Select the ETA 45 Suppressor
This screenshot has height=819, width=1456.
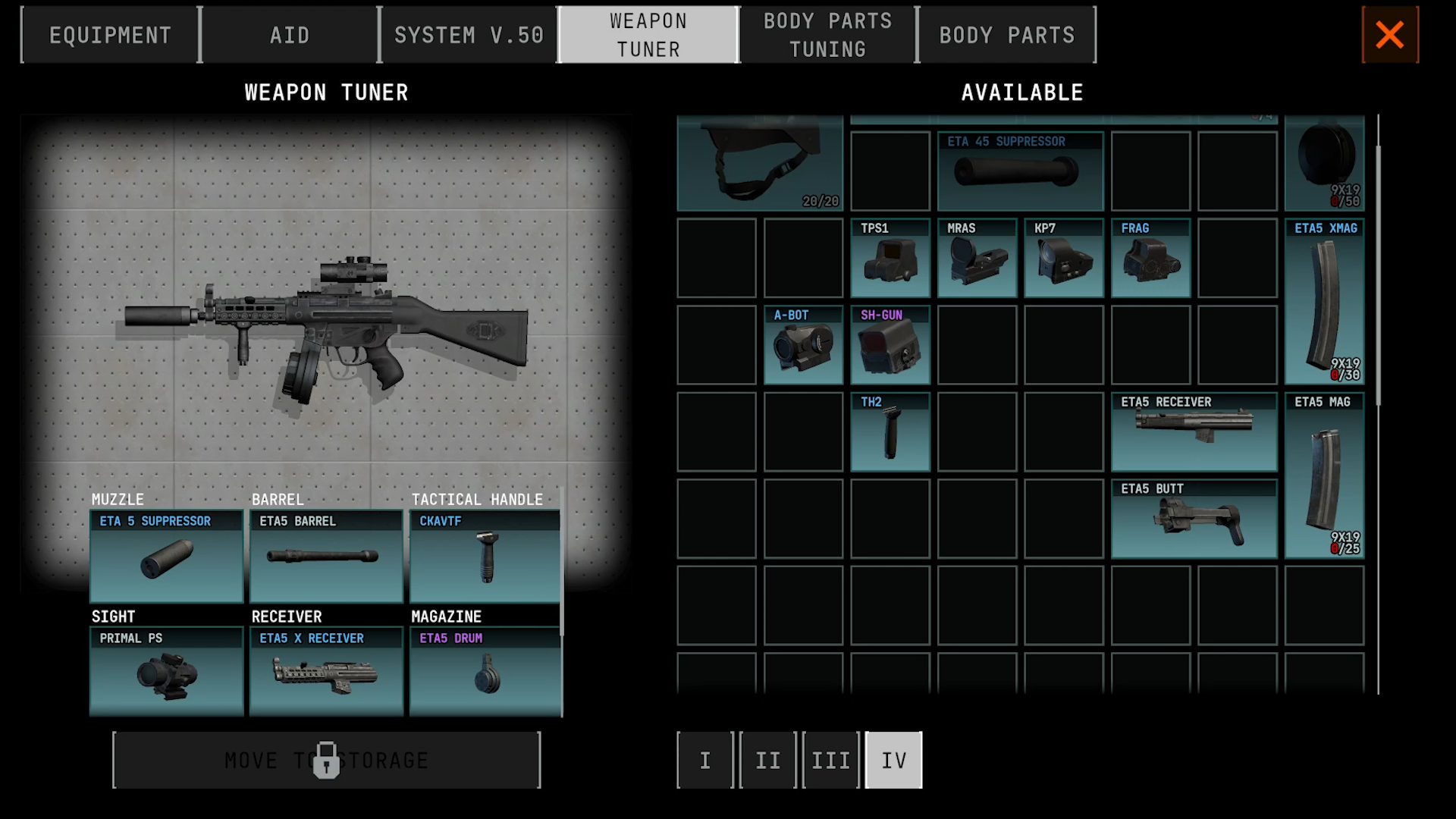point(1020,171)
